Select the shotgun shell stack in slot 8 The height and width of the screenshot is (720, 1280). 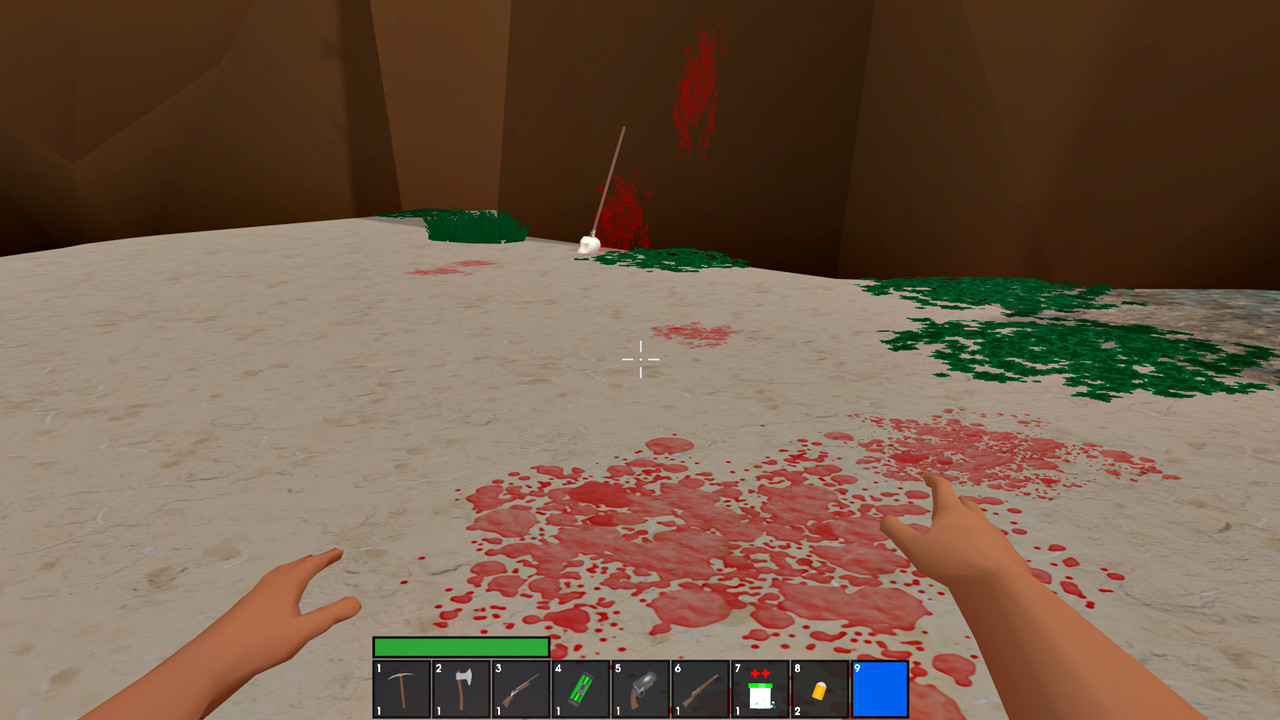pos(822,688)
